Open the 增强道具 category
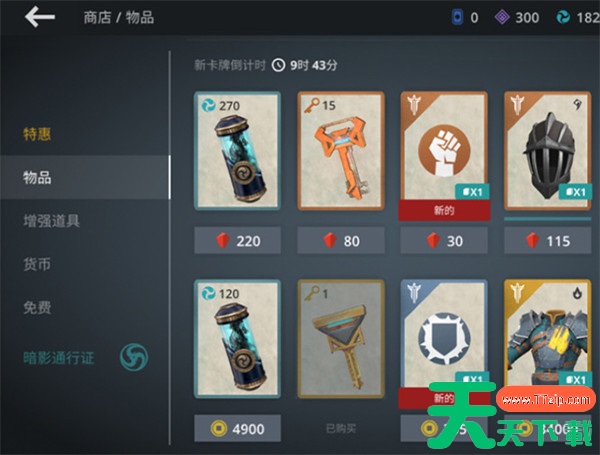Screen dimensions: 600x455 click(x=52, y=220)
